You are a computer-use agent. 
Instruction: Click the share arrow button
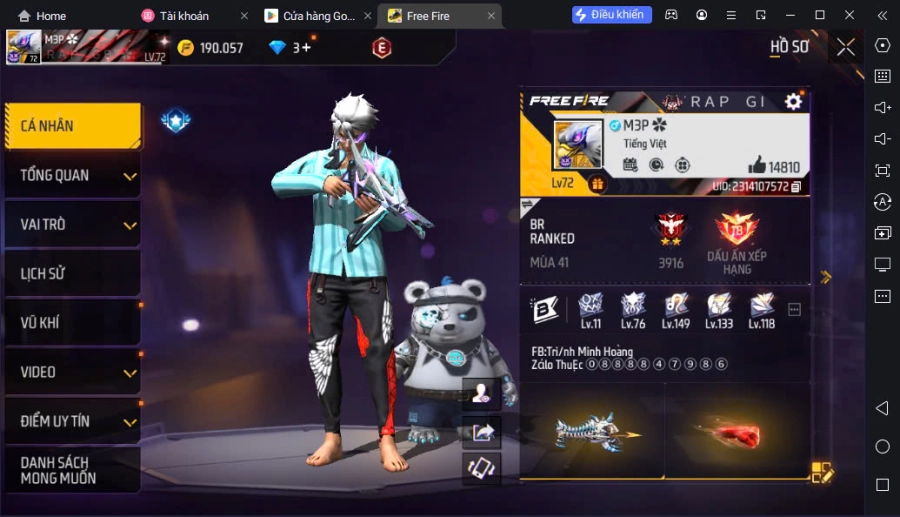pyautogui.click(x=482, y=431)
